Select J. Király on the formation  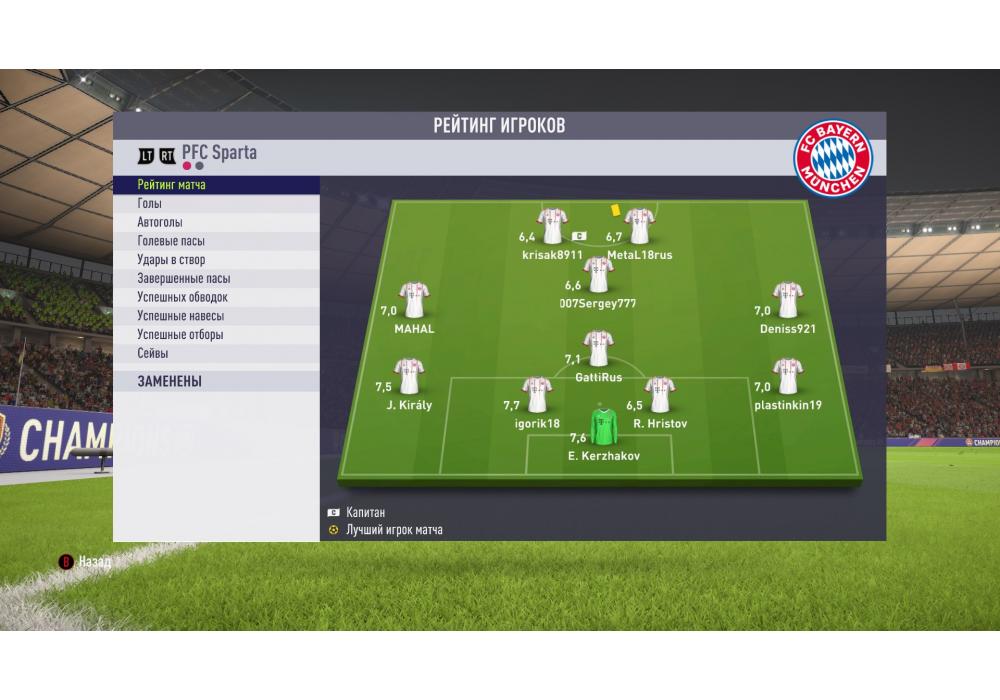[408, 377]
